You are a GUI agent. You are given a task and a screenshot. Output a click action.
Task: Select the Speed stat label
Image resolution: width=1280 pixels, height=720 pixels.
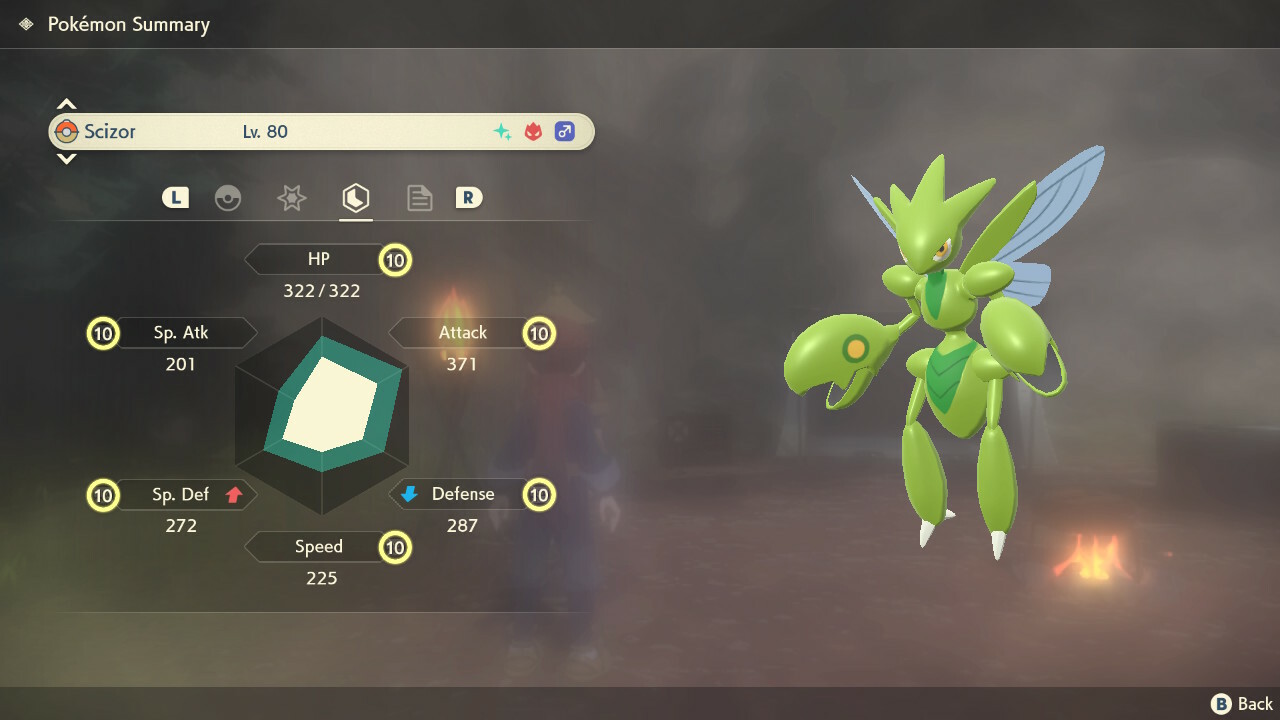click(x=318, y=547)
